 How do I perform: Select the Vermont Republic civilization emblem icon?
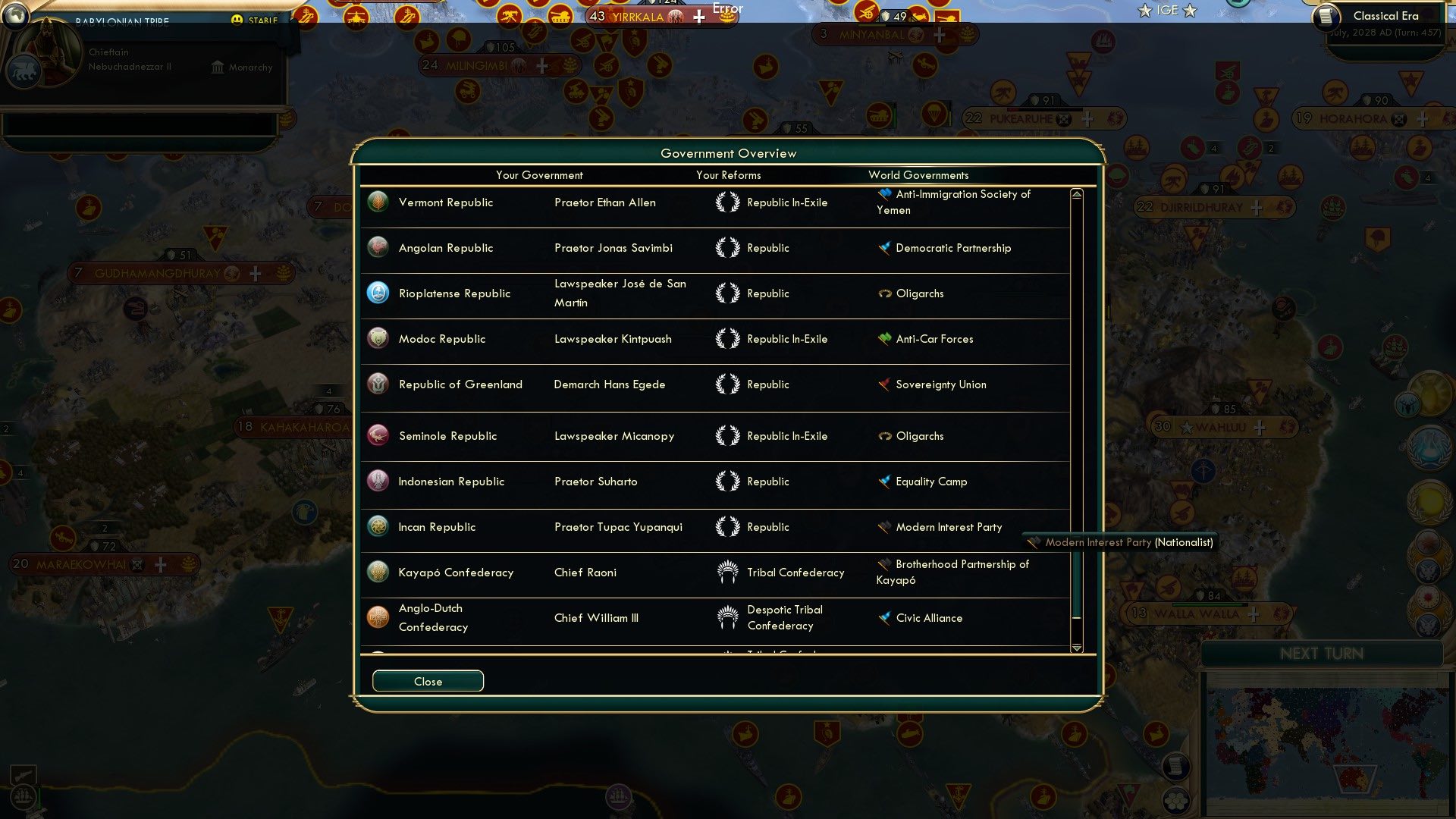tap(378, 202)
